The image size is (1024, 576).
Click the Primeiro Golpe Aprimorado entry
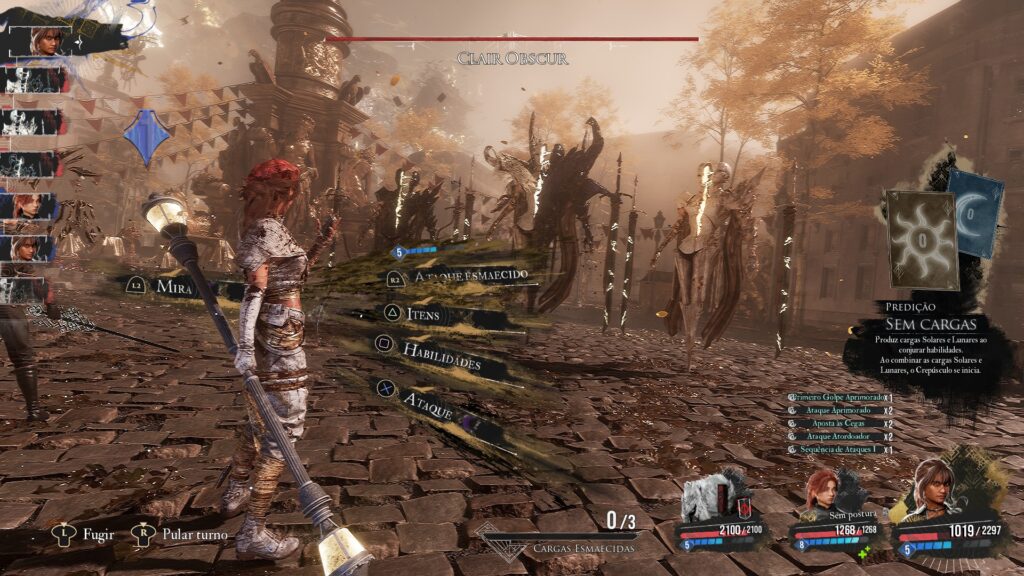(x=837, y=398)
